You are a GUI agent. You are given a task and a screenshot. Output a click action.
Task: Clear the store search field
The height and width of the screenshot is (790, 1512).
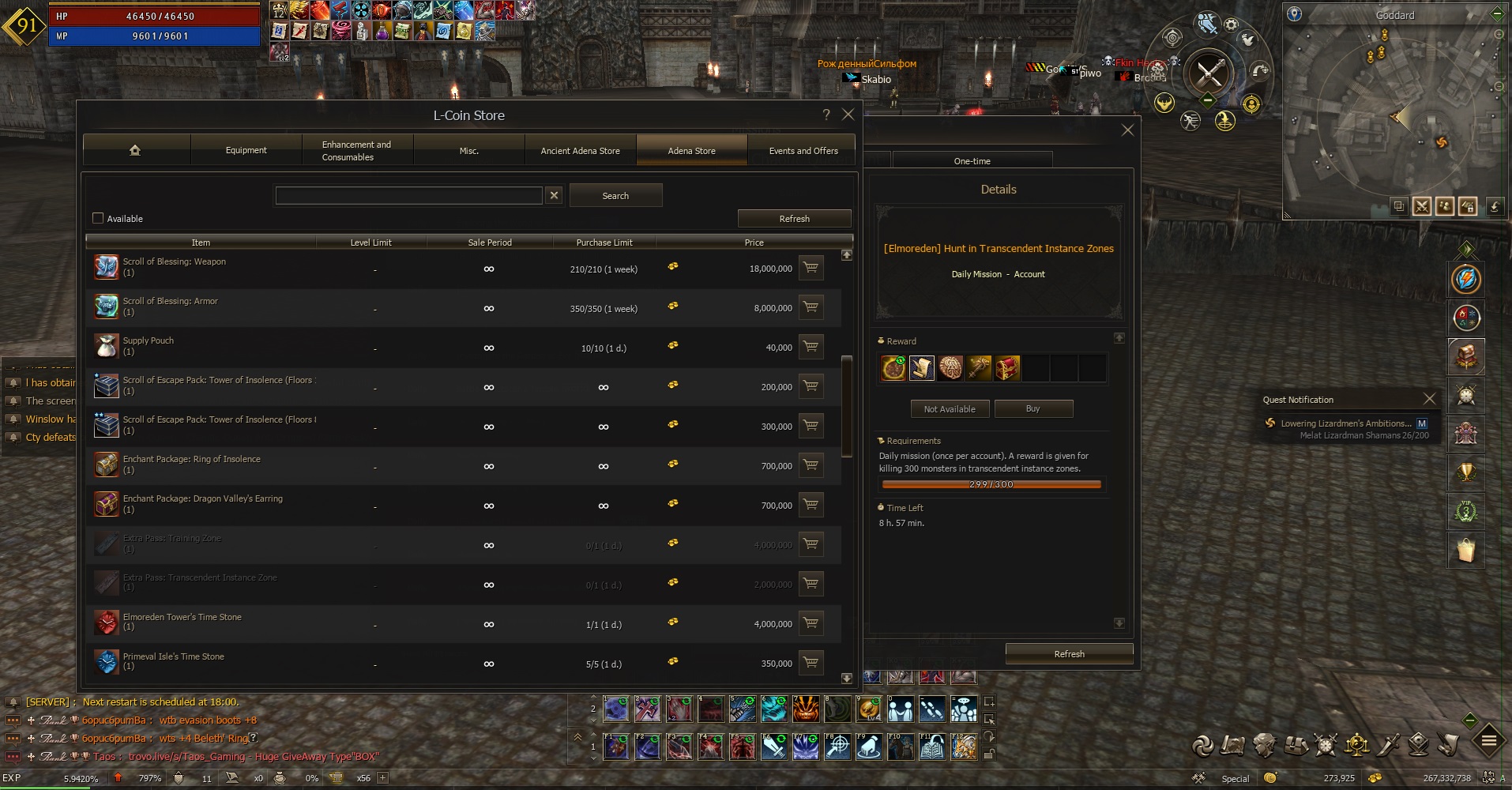(x=554, y=195)
